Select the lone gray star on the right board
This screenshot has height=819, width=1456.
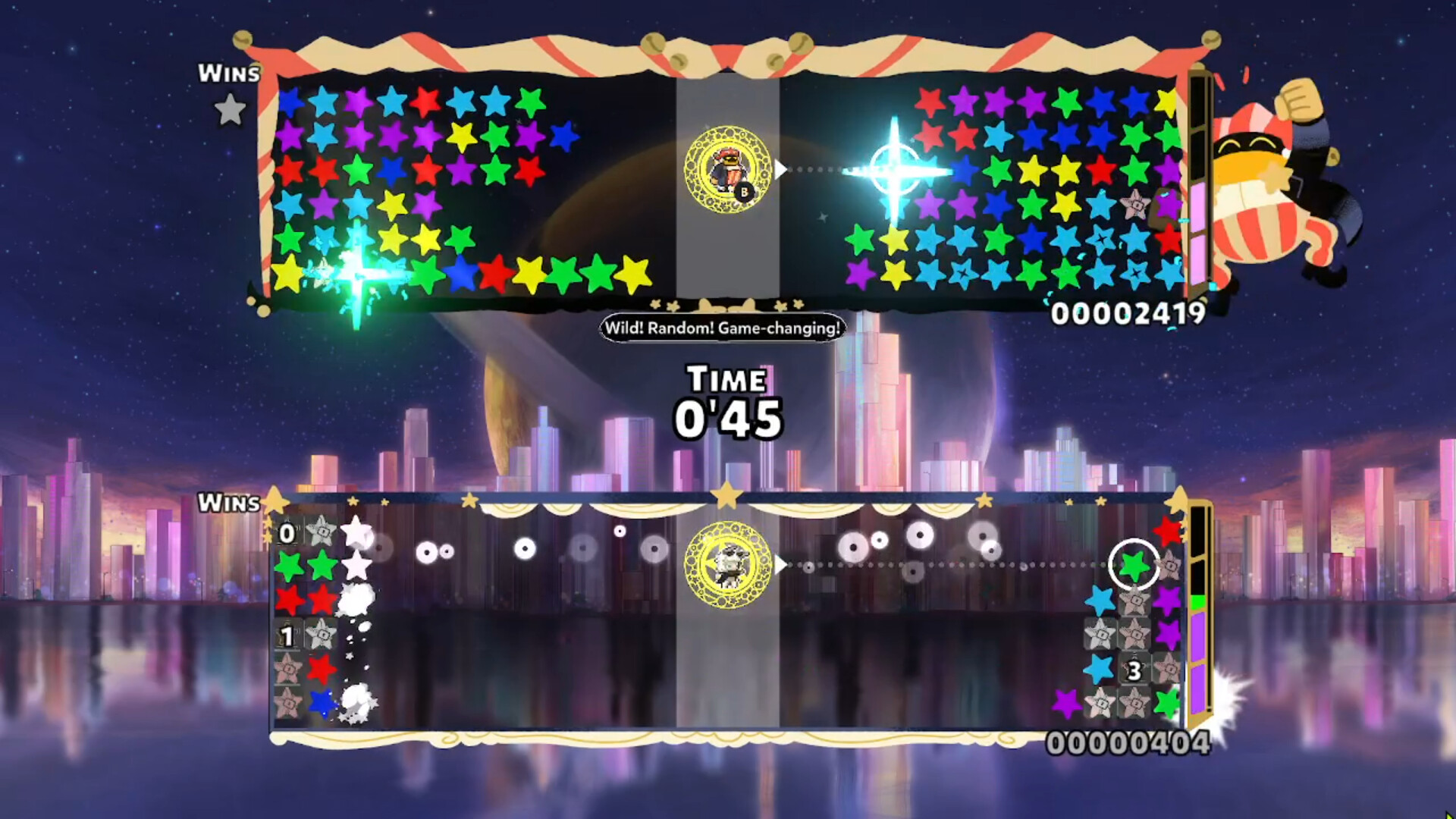[x=1134, y=204]
